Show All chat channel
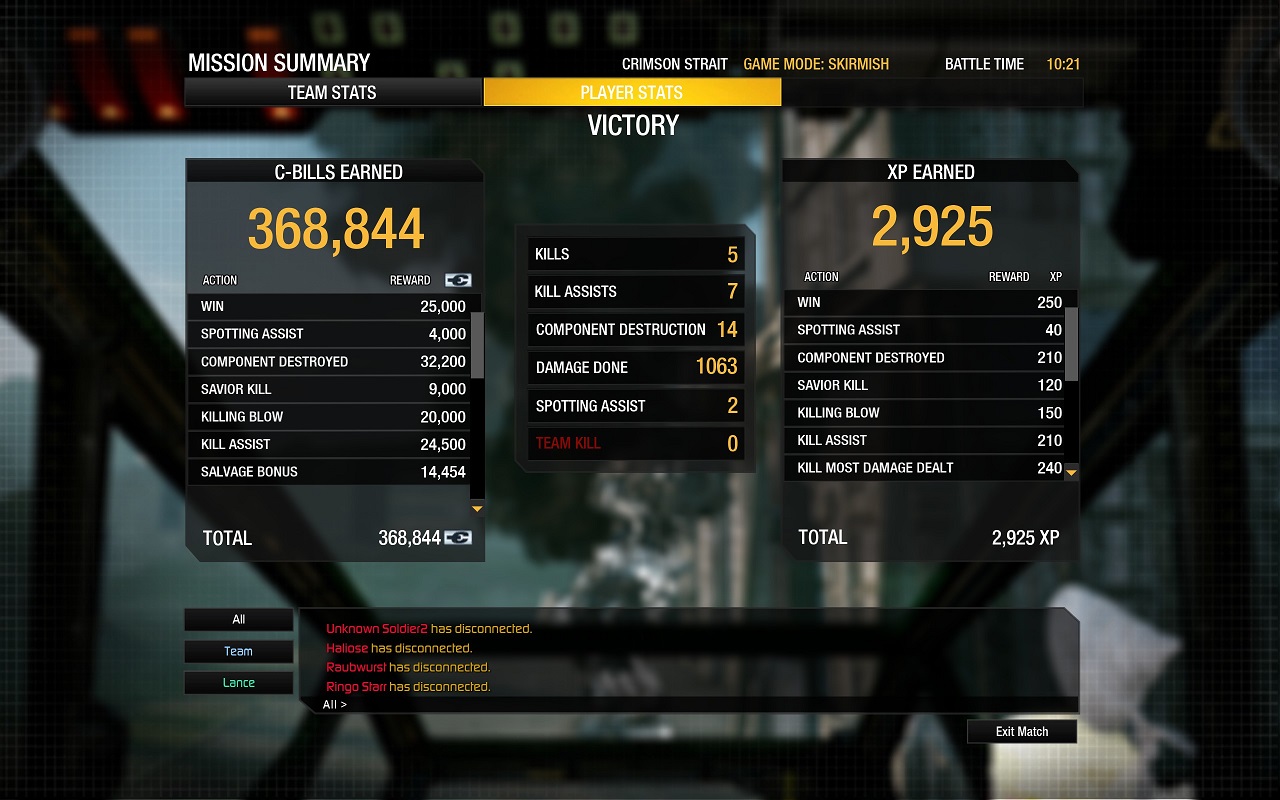 tap(238, 620)
